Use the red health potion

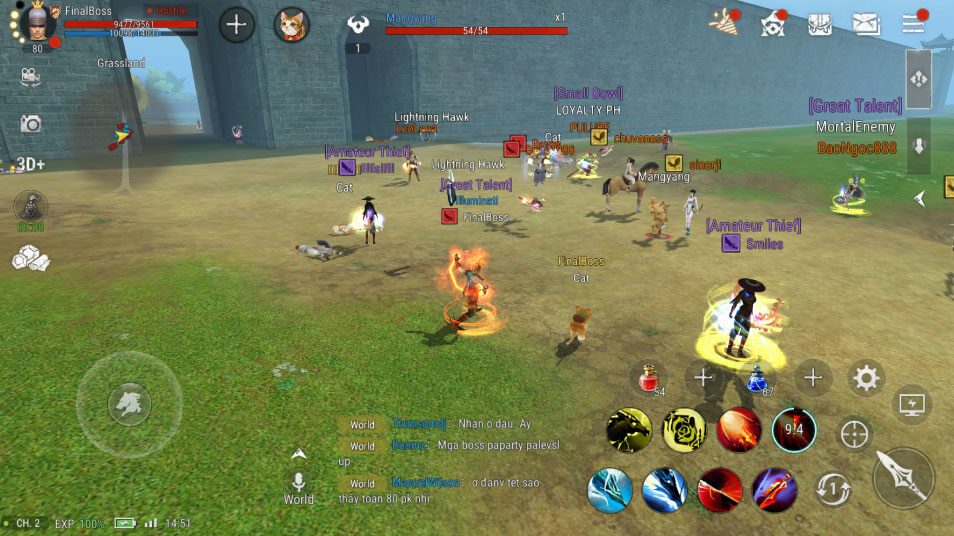pyautogui.click(x=649, y=378)
